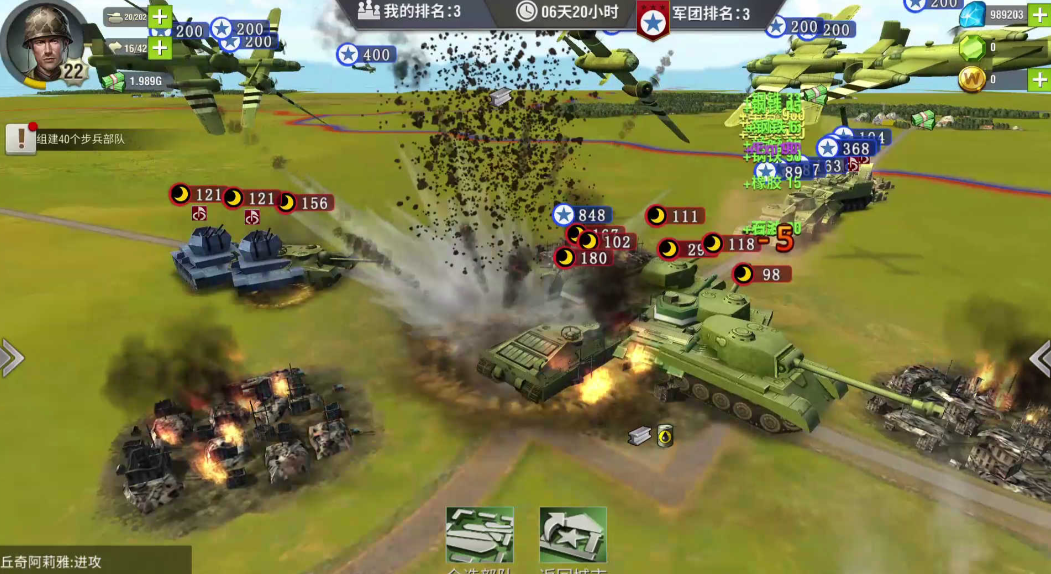
Task: Select all troops button
Action: click(479, 537)
